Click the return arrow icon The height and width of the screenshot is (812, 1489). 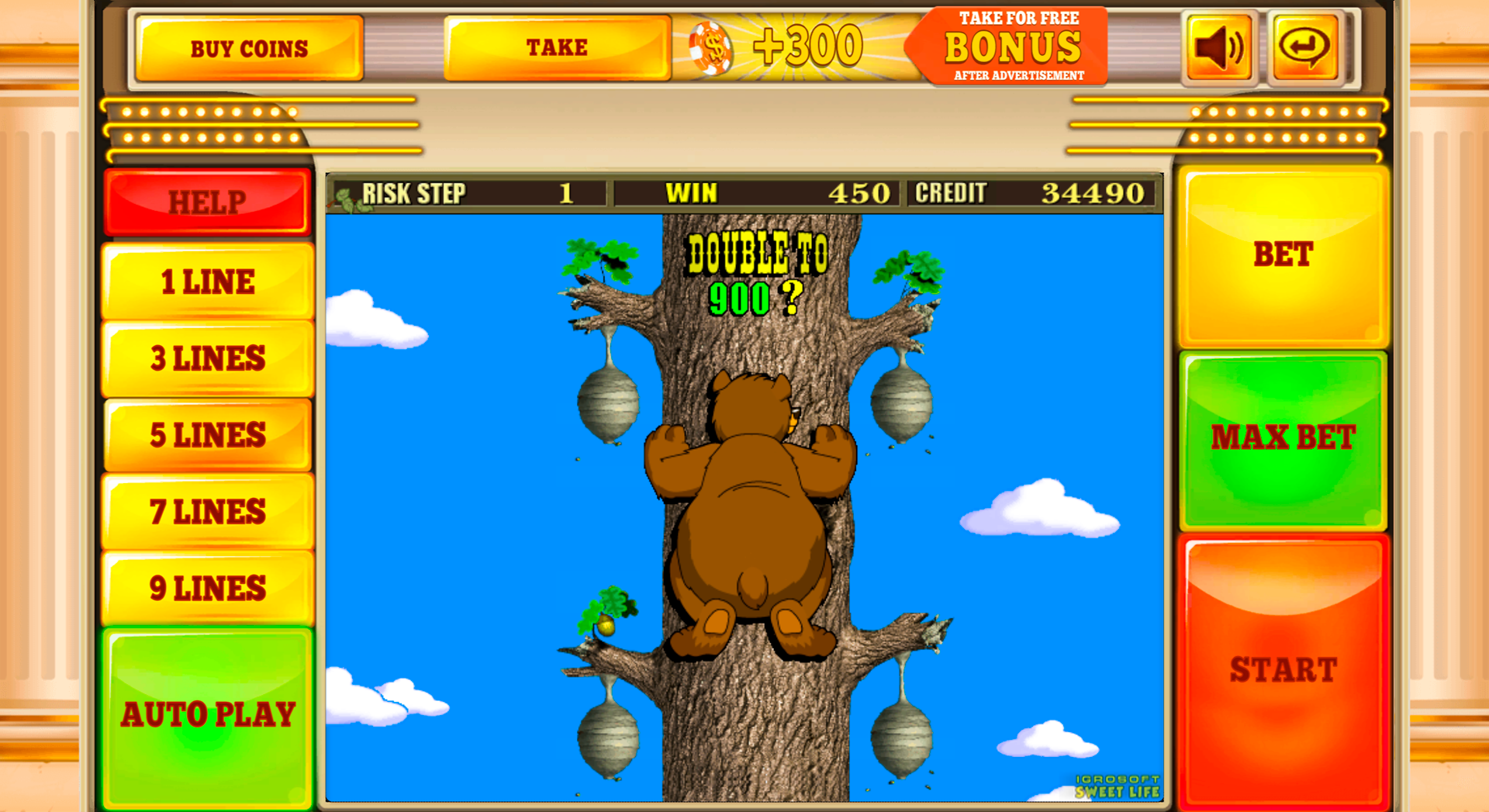1303,47
